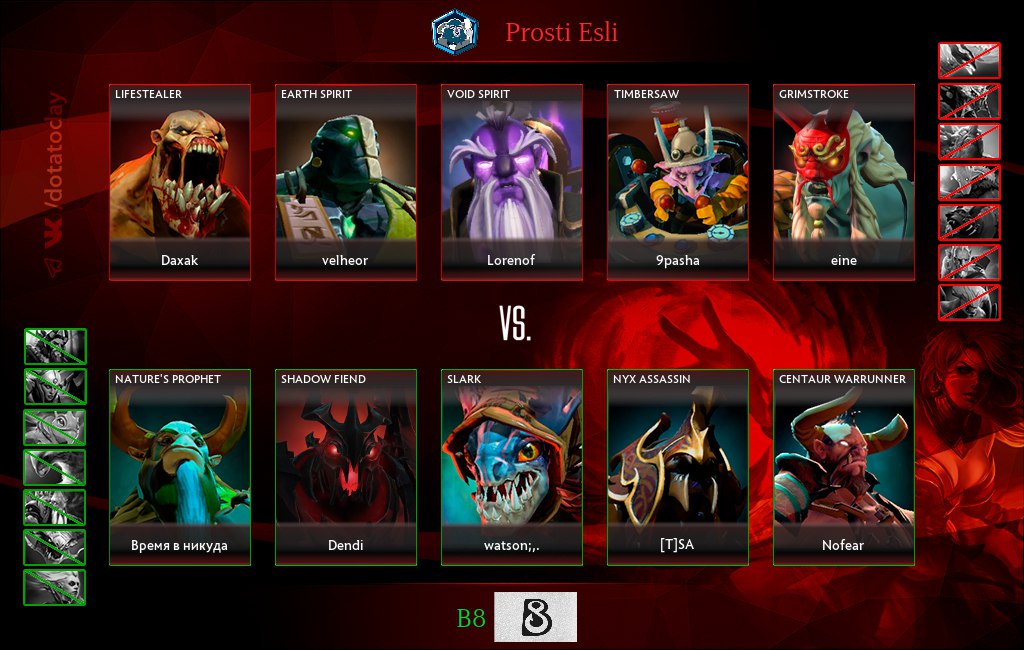
Task: Choose the Centaur Warrunner card
Action: [x=844, y=467]
